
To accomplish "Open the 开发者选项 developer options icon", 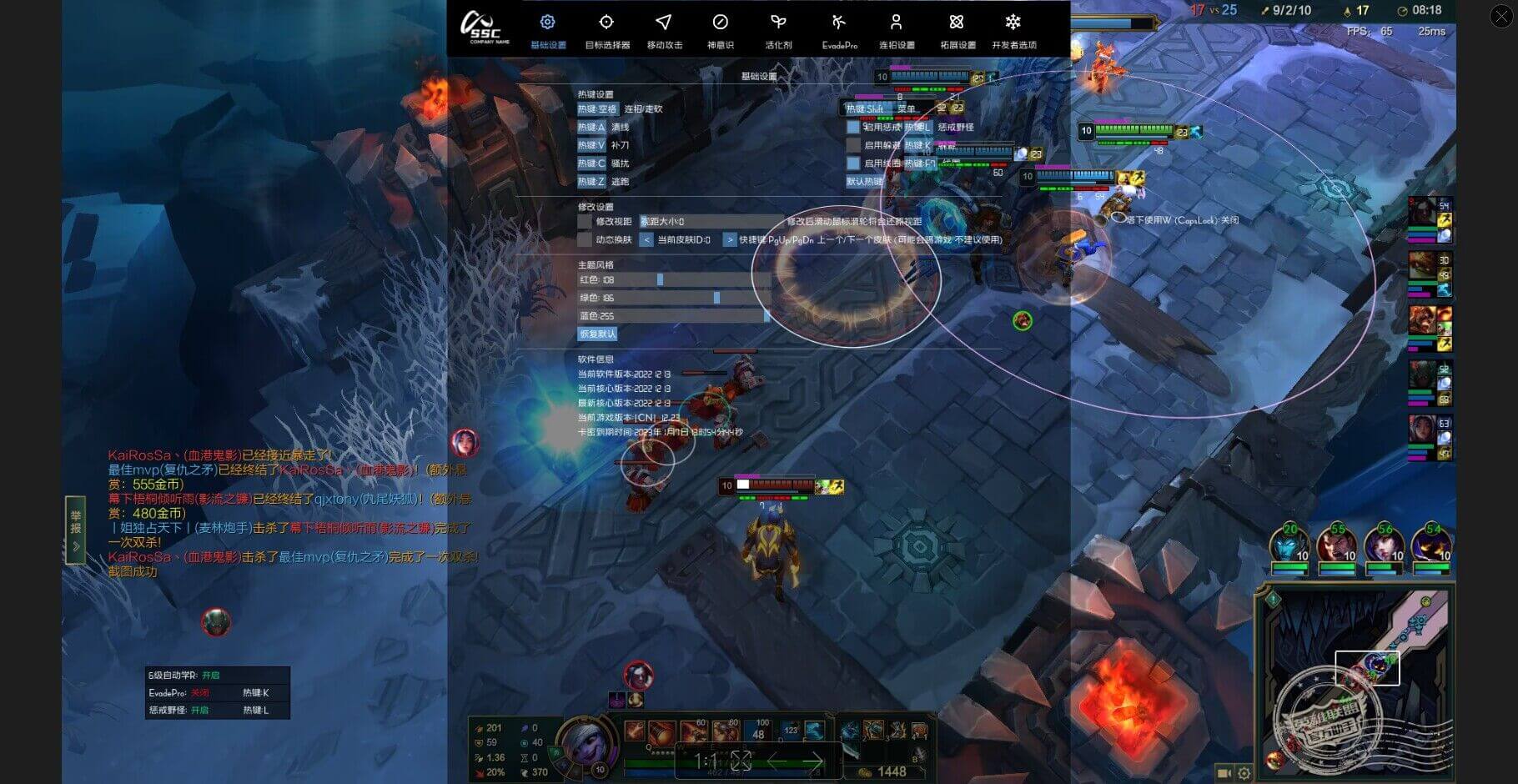I will [x=1013, y=23].
